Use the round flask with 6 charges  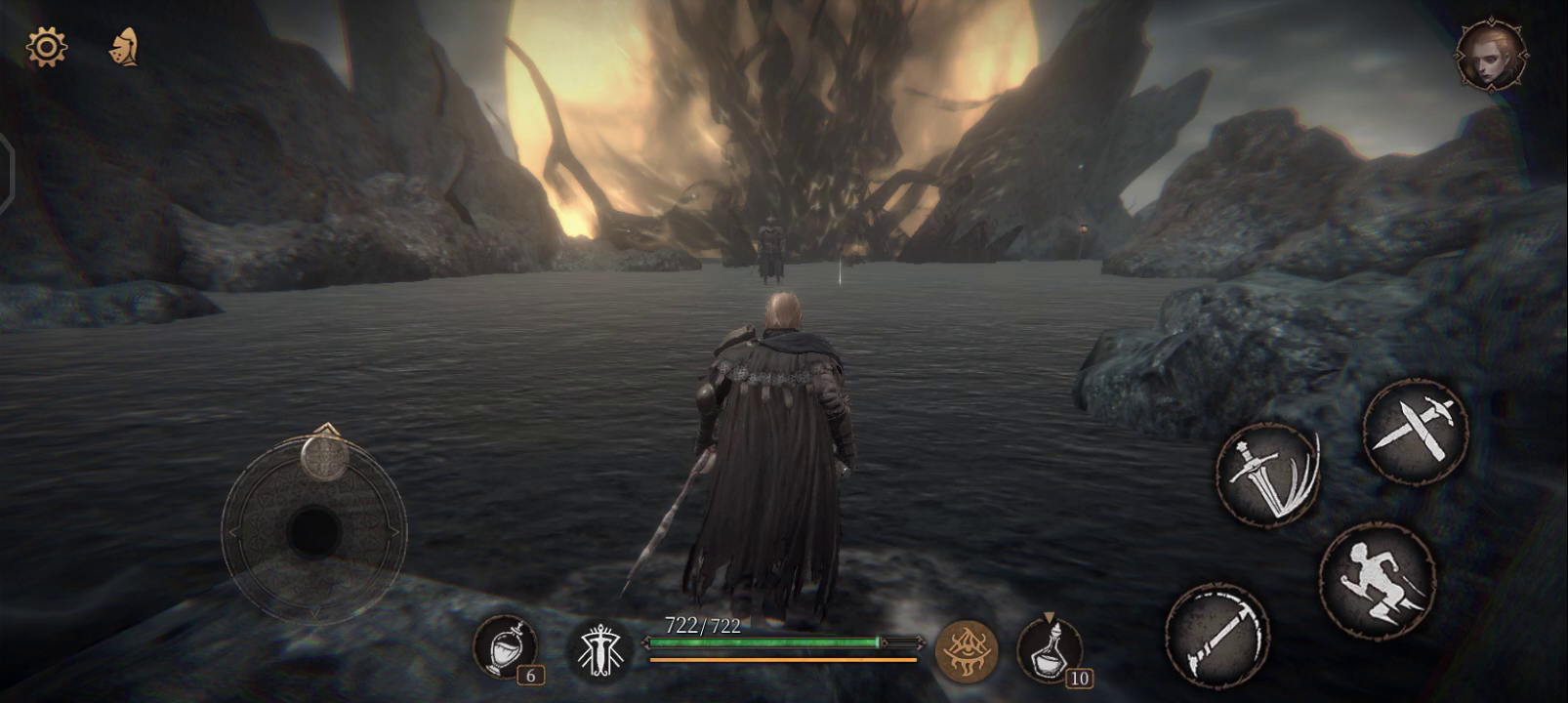505,646
